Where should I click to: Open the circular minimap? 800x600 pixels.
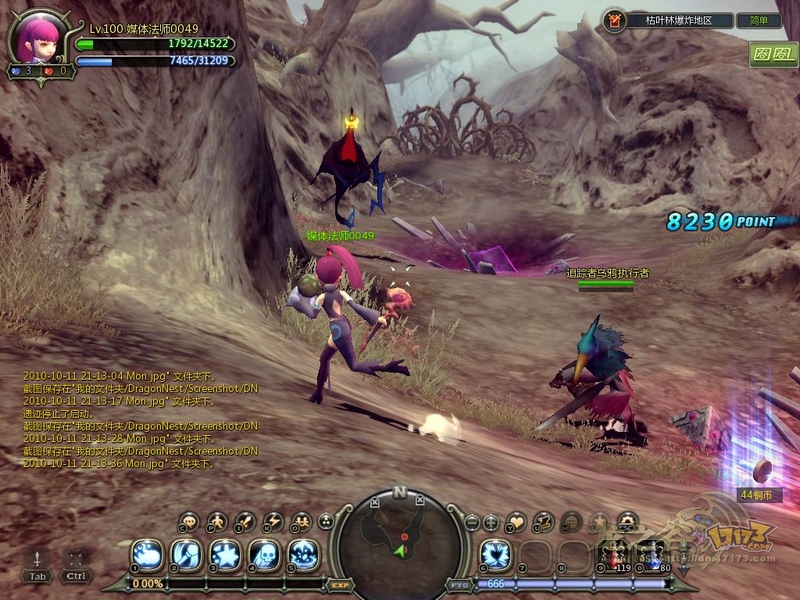coord(400,540)
